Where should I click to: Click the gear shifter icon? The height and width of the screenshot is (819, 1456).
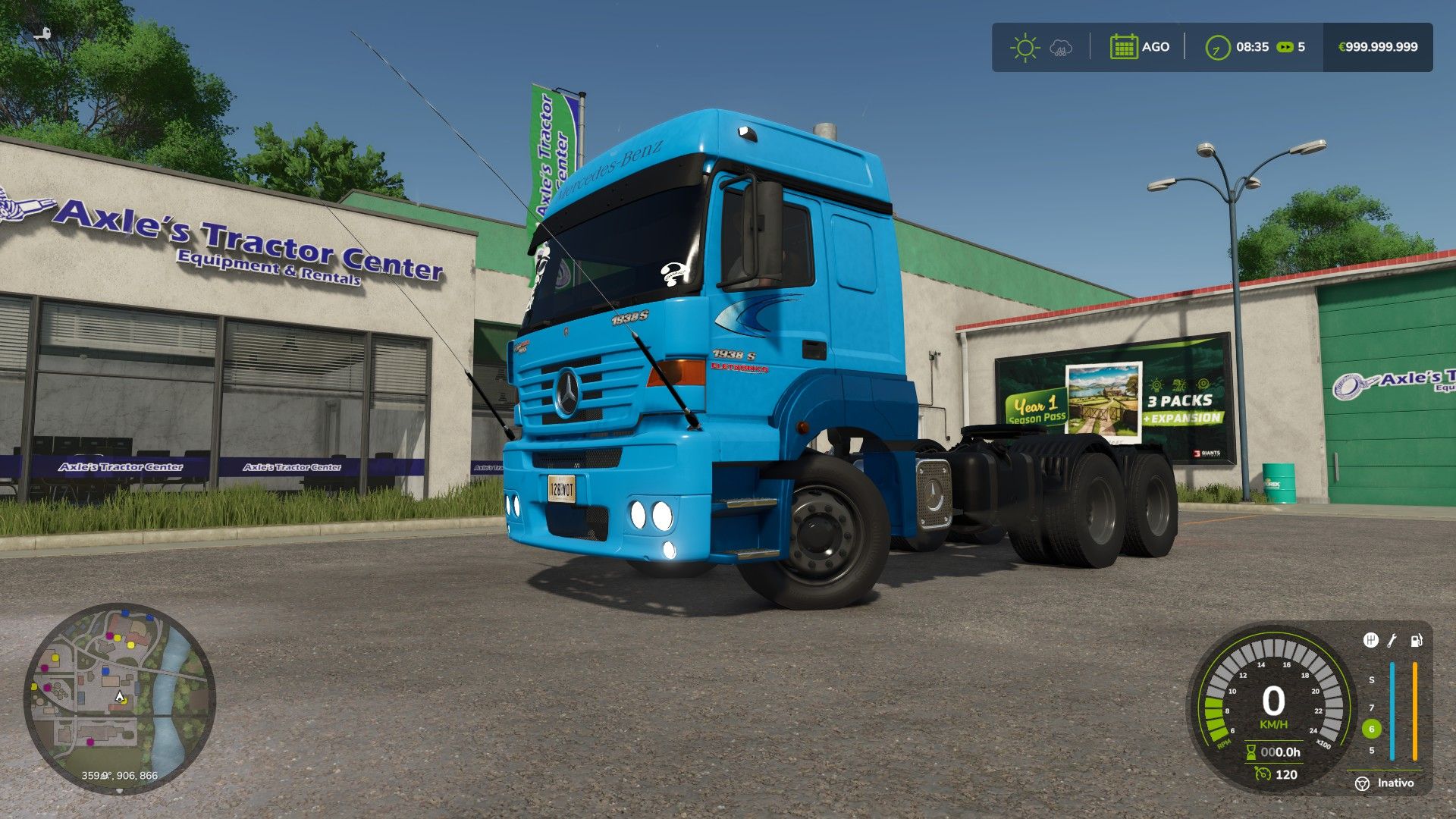[1370, 641]
